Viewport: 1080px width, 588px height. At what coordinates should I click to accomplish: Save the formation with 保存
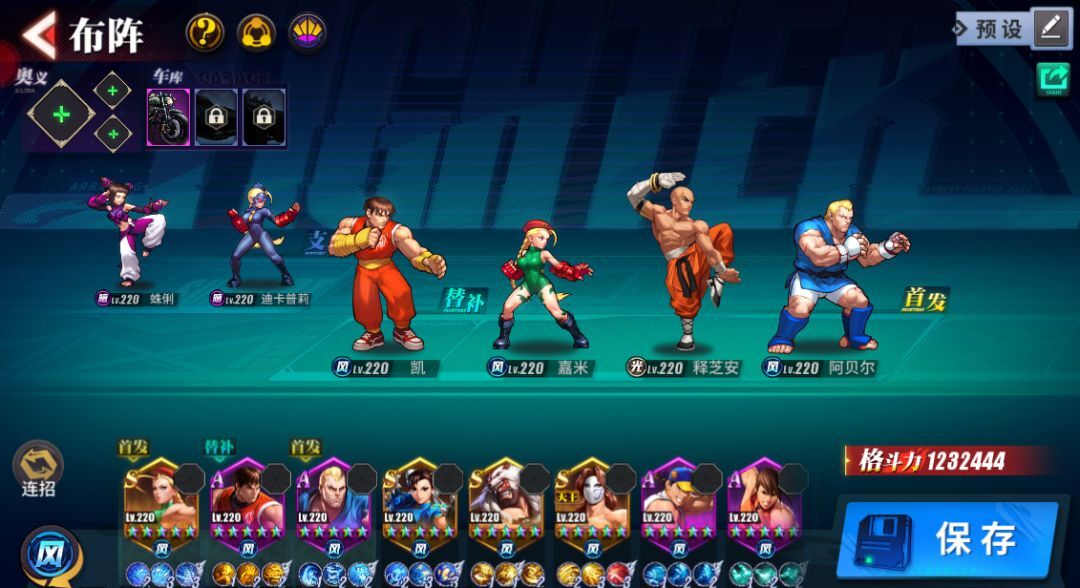(x=950, y=540)
